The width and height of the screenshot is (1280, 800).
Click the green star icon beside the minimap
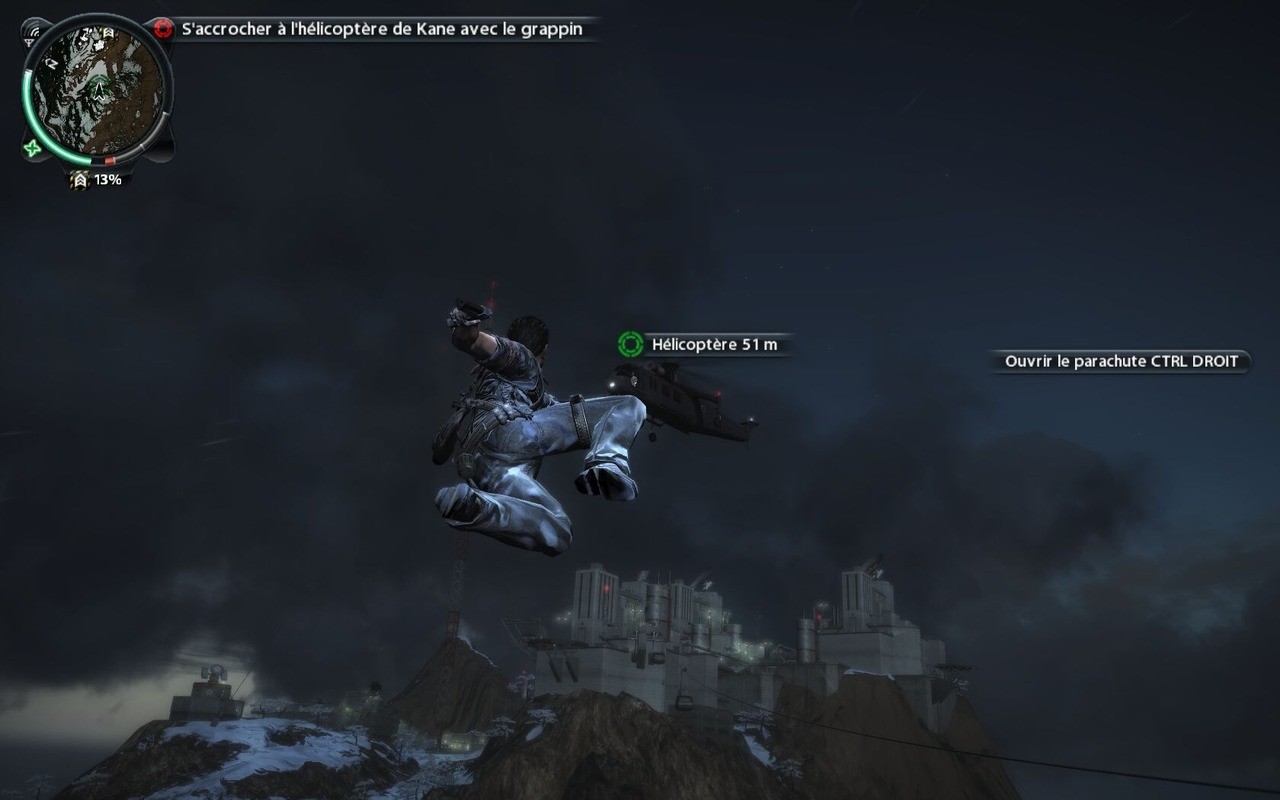(32, 149)
